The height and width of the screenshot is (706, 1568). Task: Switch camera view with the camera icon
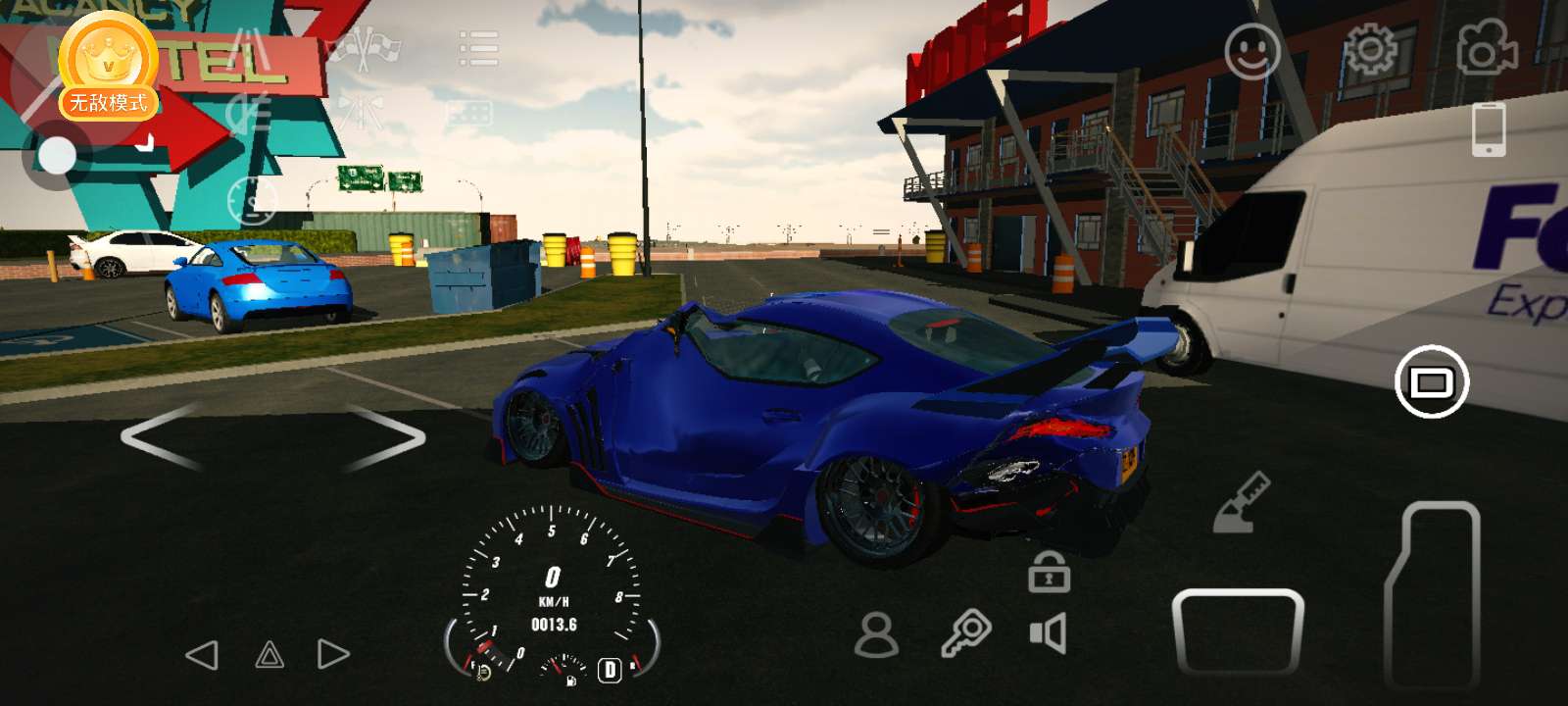tap(1487, 47)
